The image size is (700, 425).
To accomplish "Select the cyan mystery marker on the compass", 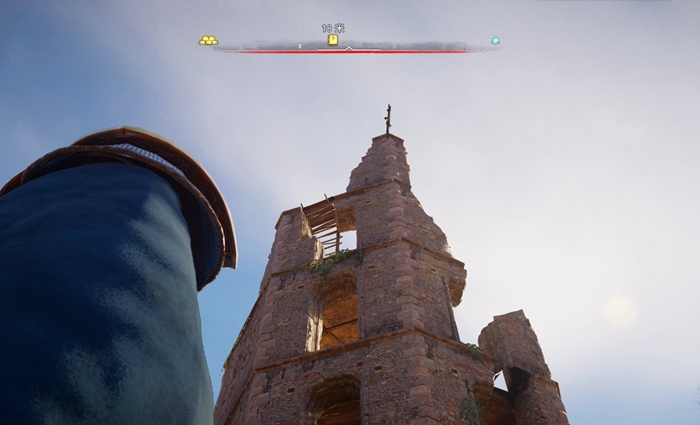I will [x=495, y=41].
